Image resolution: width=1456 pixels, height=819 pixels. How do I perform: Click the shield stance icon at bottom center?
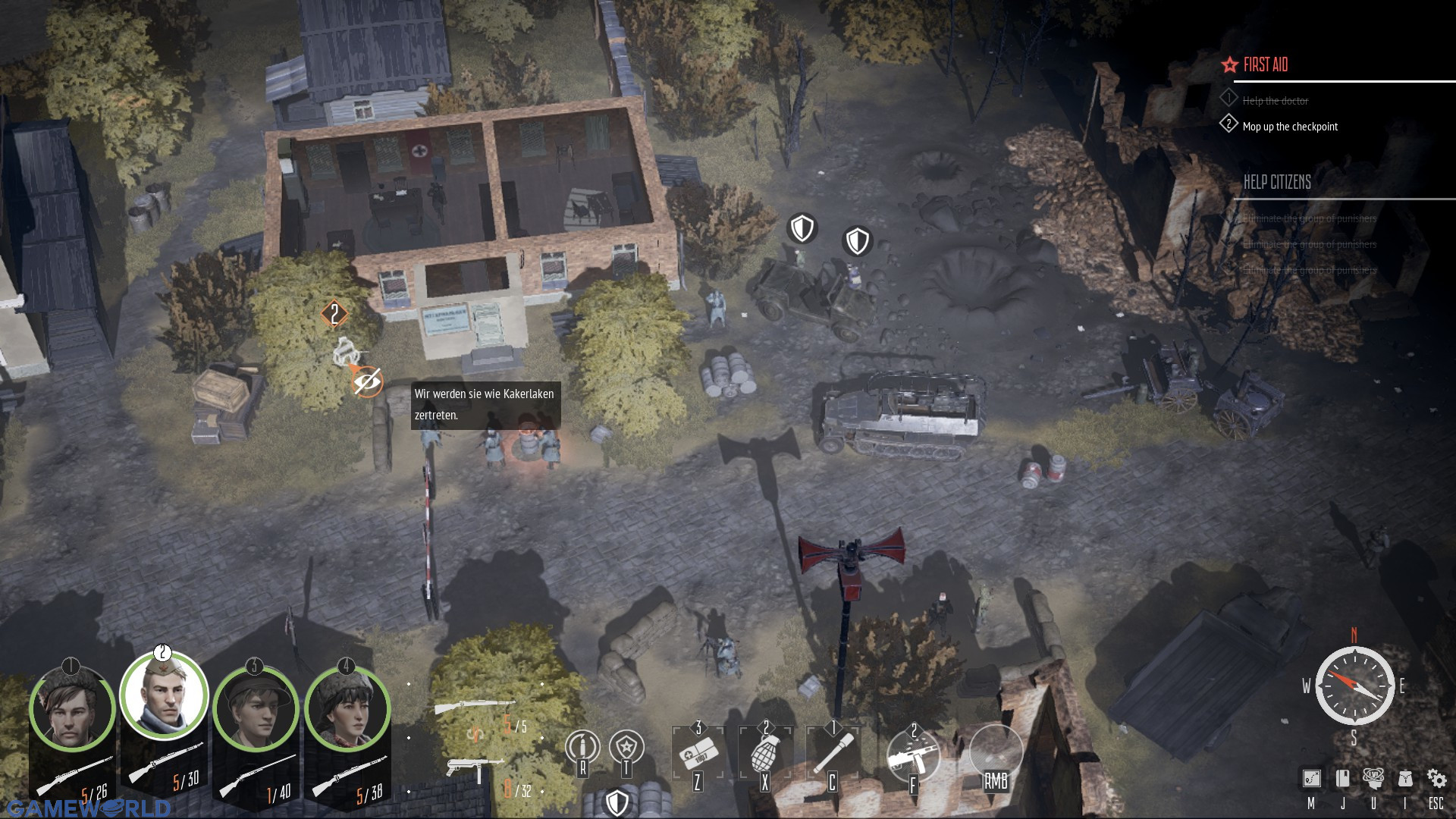617,802
